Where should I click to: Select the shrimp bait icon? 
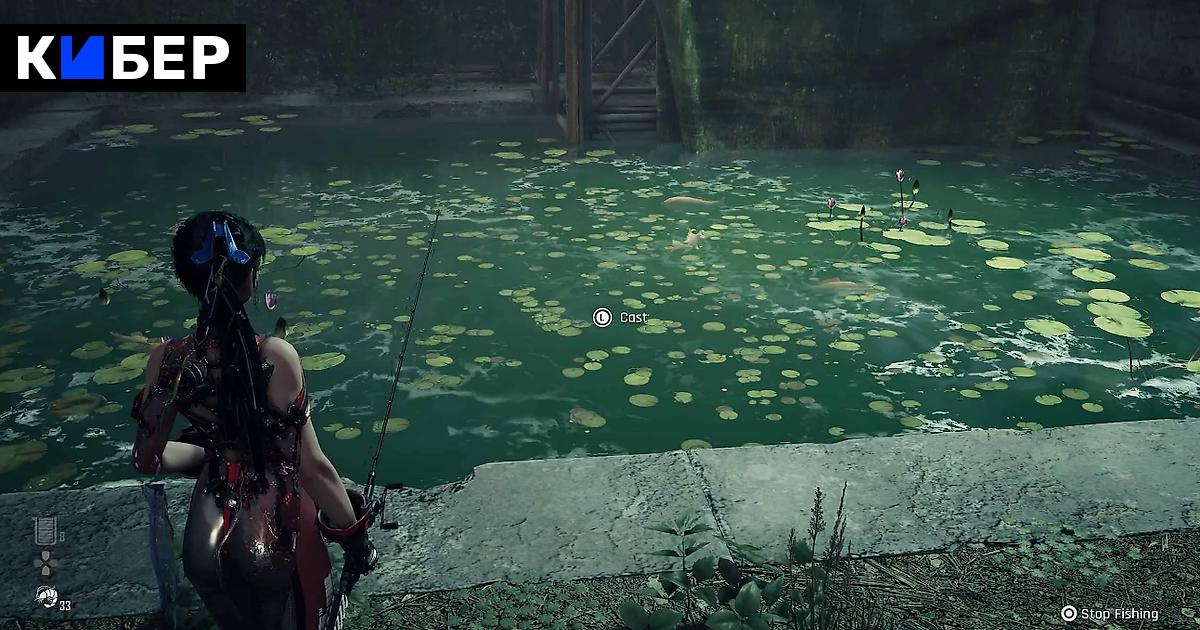coord(45,598)
